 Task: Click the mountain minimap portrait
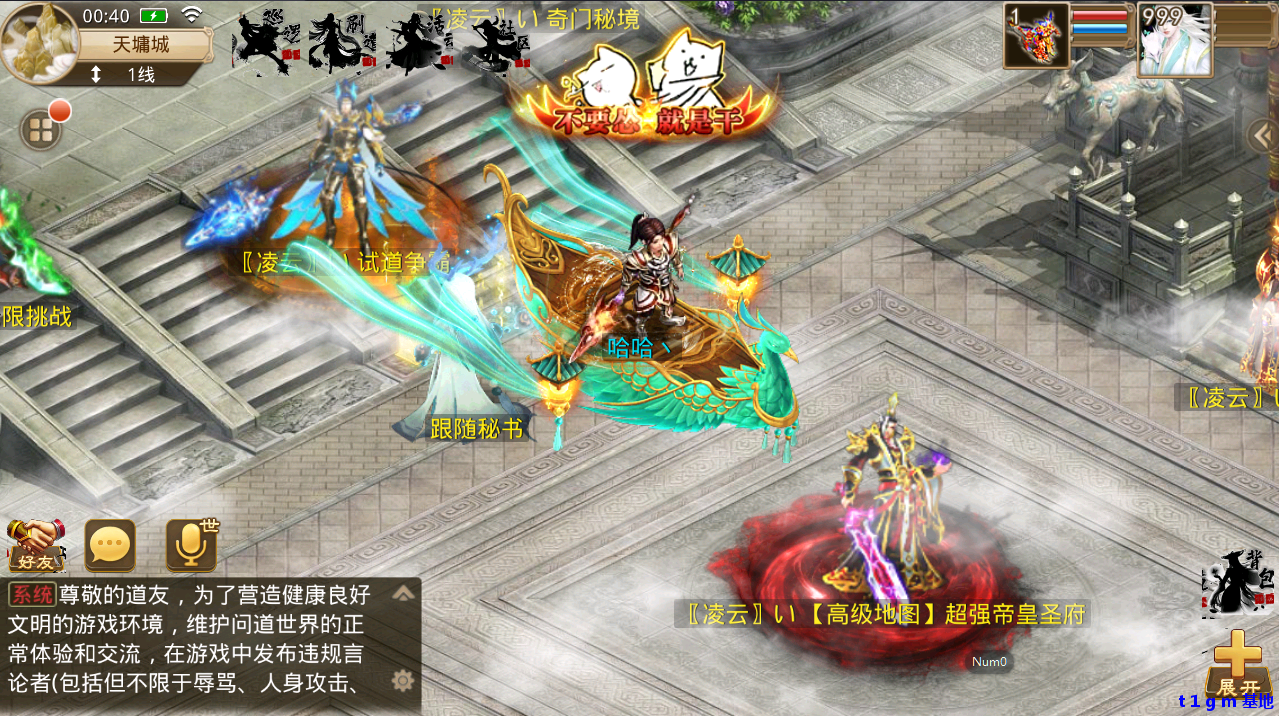coord(40,42)
